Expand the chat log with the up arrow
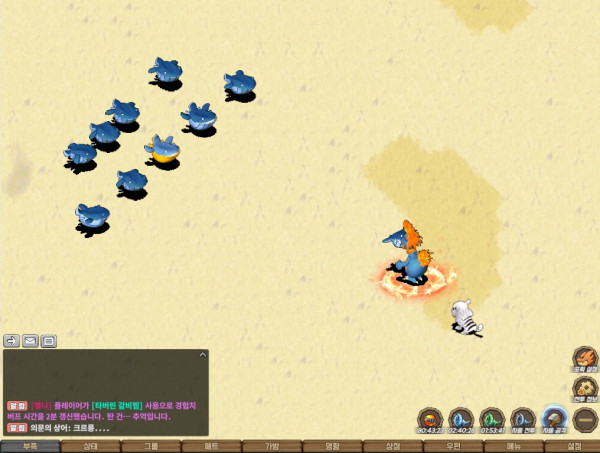 click(202, 355)
